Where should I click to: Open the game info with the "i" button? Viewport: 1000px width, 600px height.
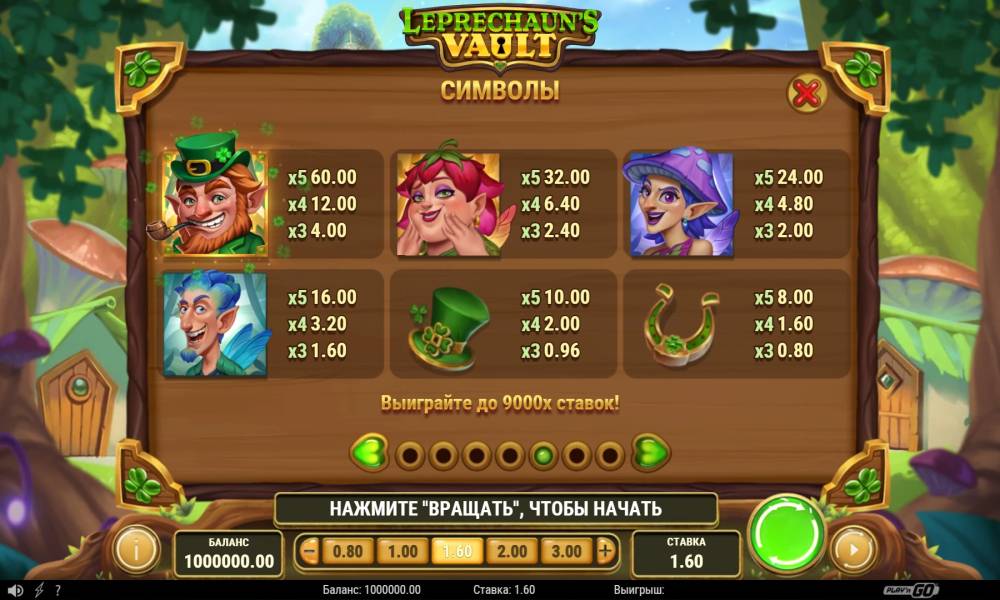pyautogui.click(x=138, y=549)
